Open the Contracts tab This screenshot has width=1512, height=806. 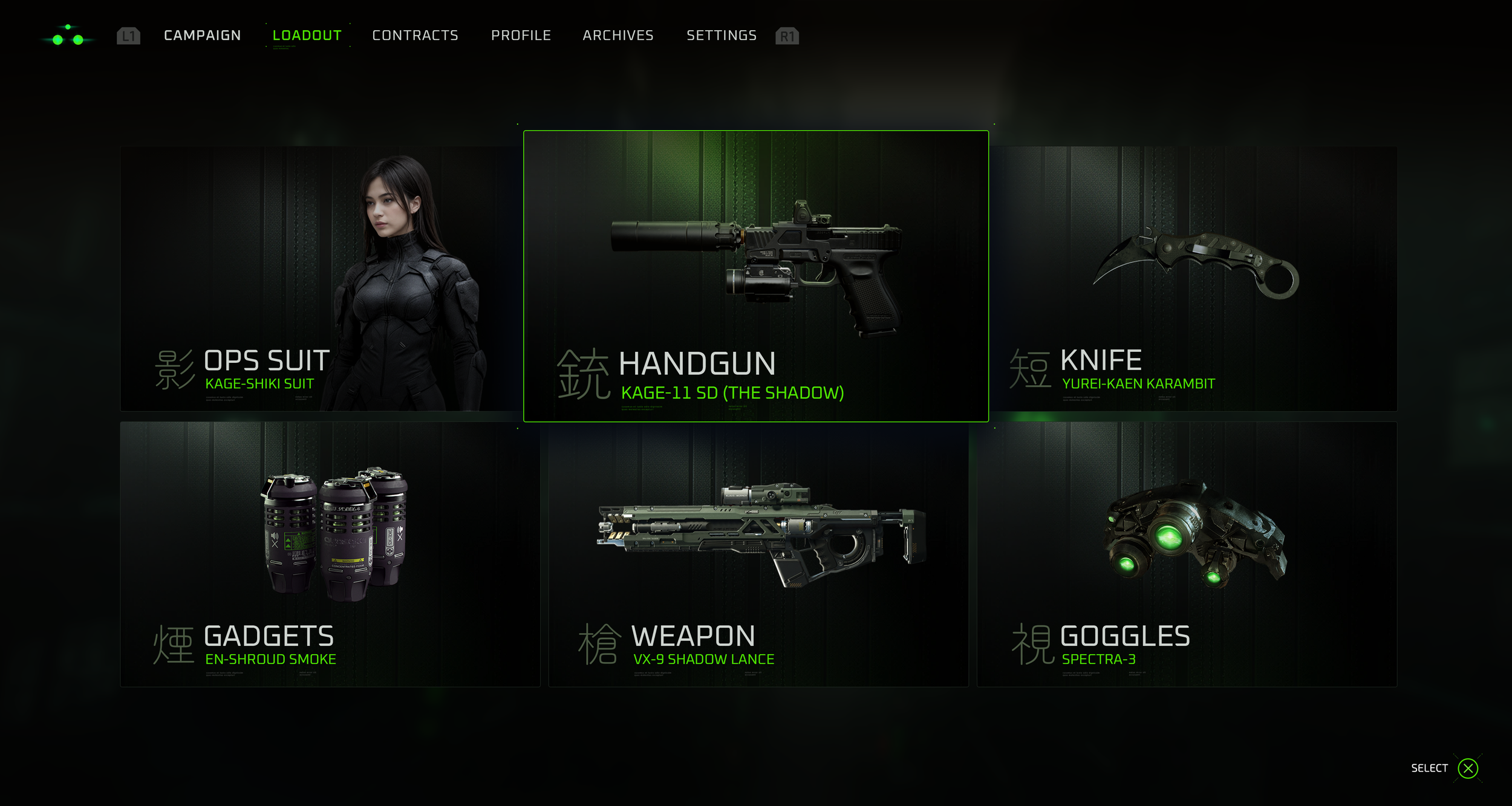(x=415, y=36)
